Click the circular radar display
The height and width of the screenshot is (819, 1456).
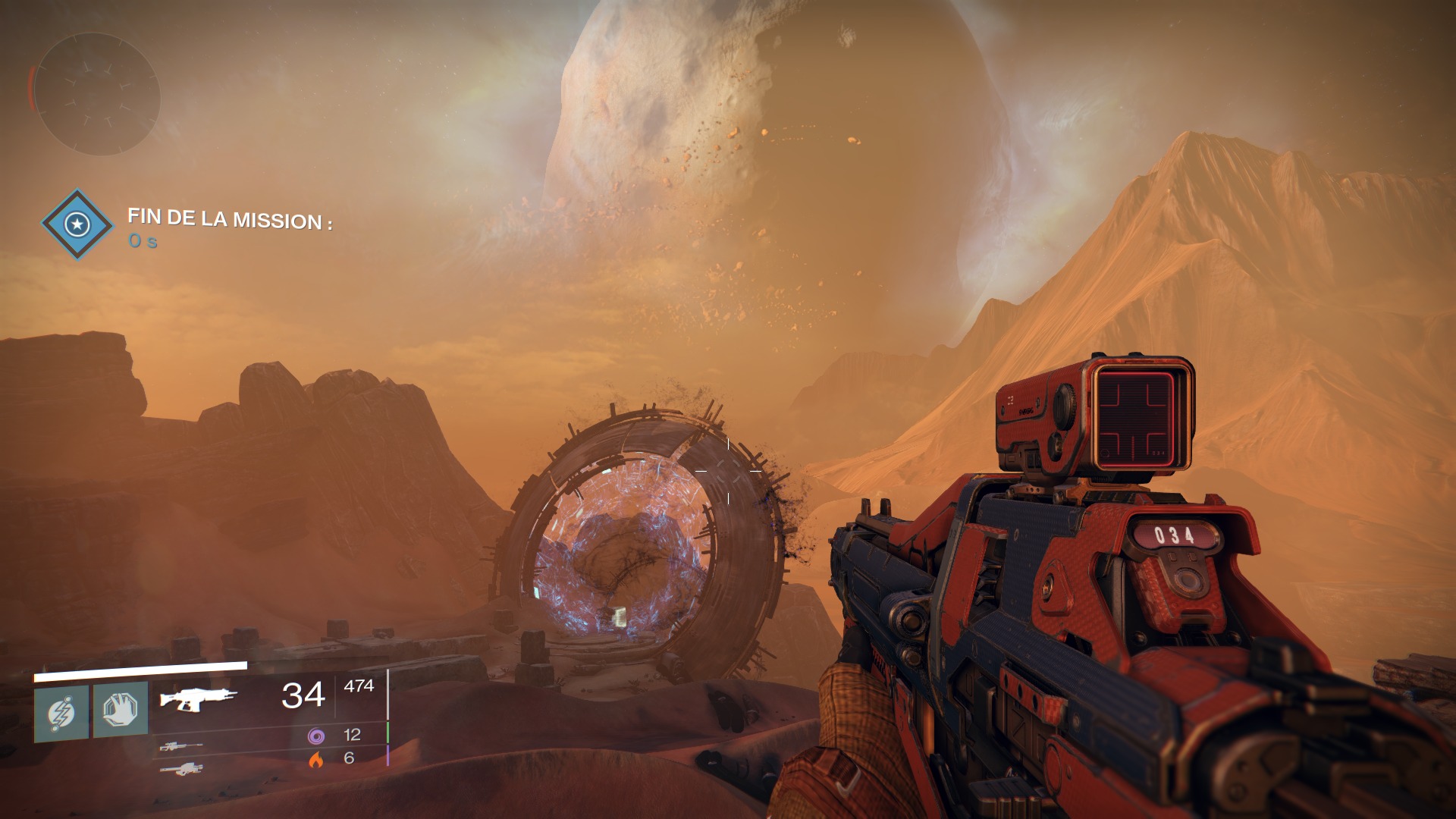tap(97, 95)
